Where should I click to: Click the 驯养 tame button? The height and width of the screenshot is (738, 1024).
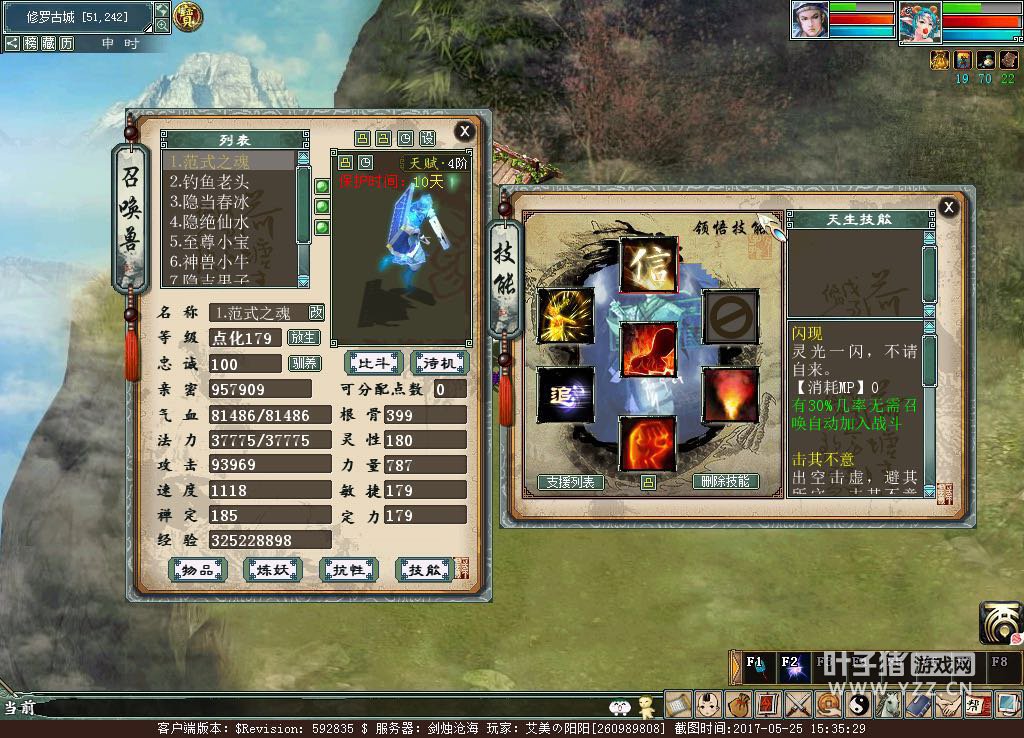pos(303,363)
